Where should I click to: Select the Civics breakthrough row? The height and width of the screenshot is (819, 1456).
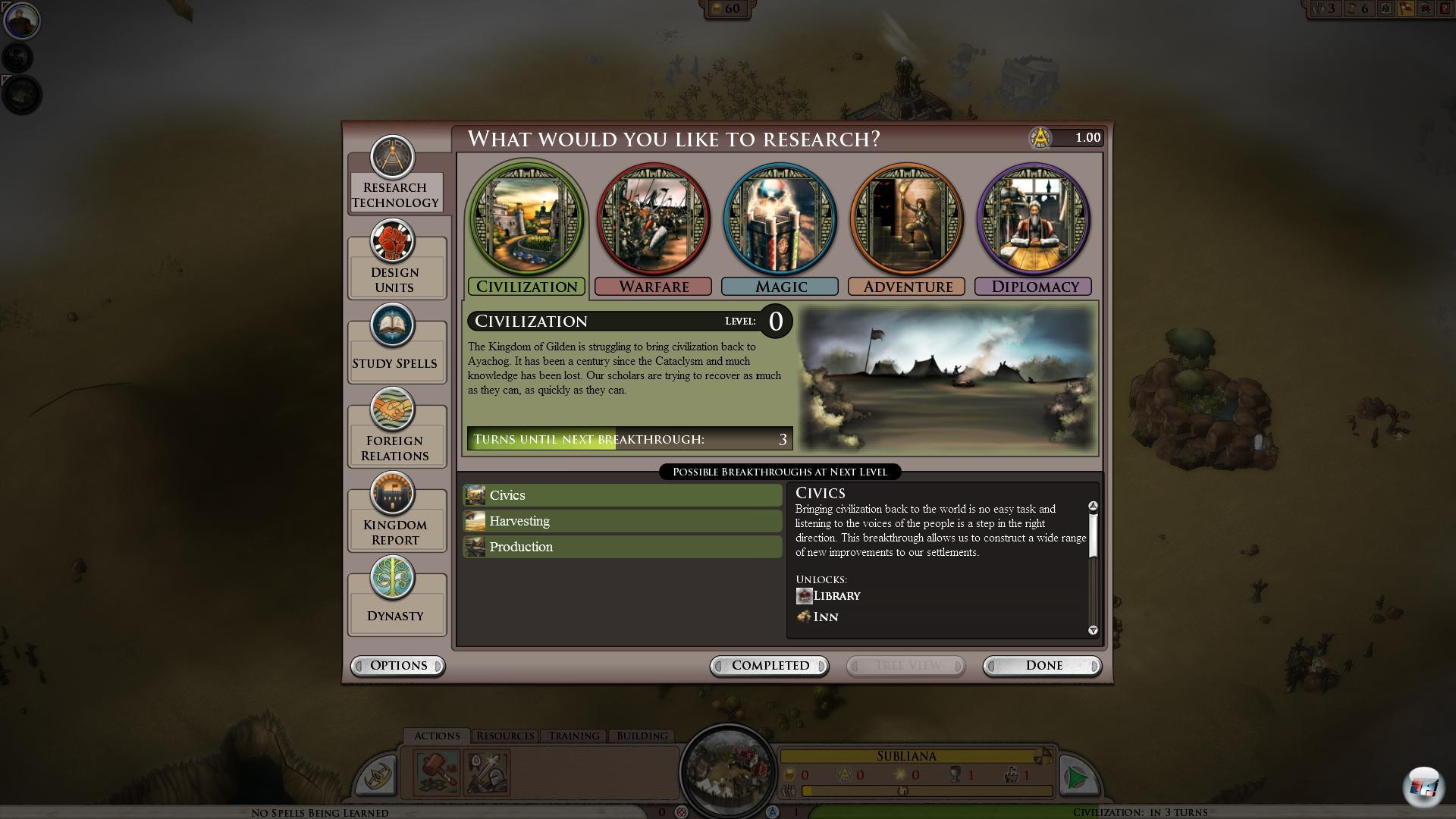pyautogui.click(x=623, y=495)
